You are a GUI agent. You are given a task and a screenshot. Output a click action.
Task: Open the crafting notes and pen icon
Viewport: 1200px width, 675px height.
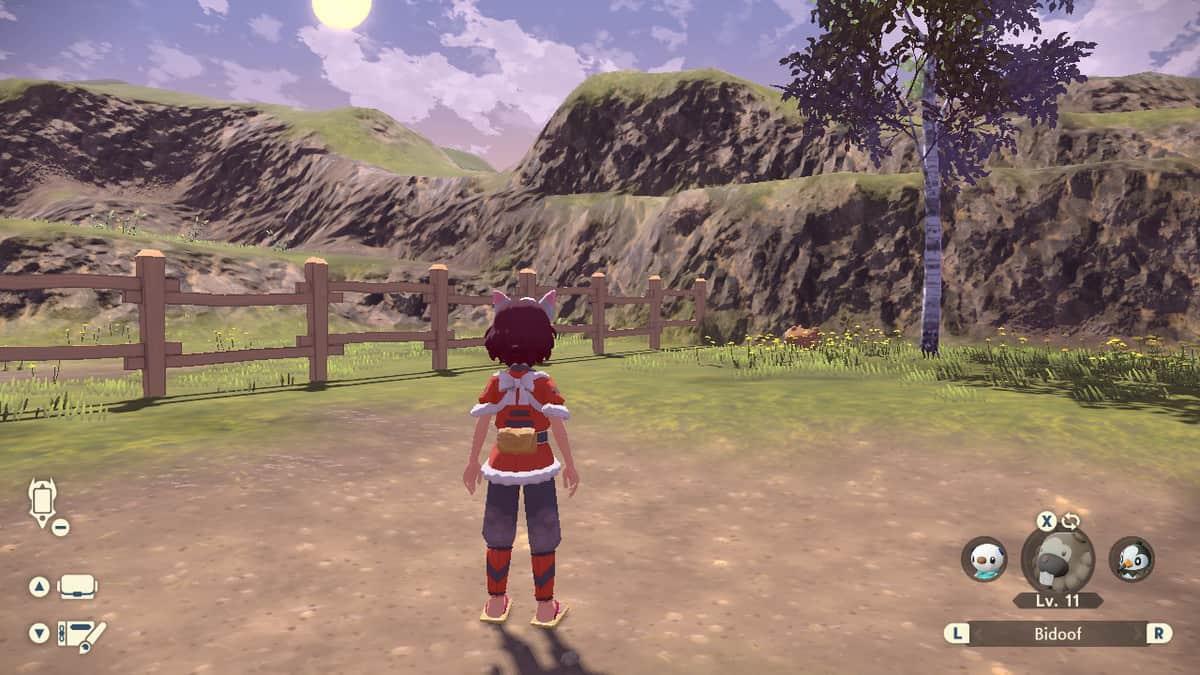[x=81, y=634]
